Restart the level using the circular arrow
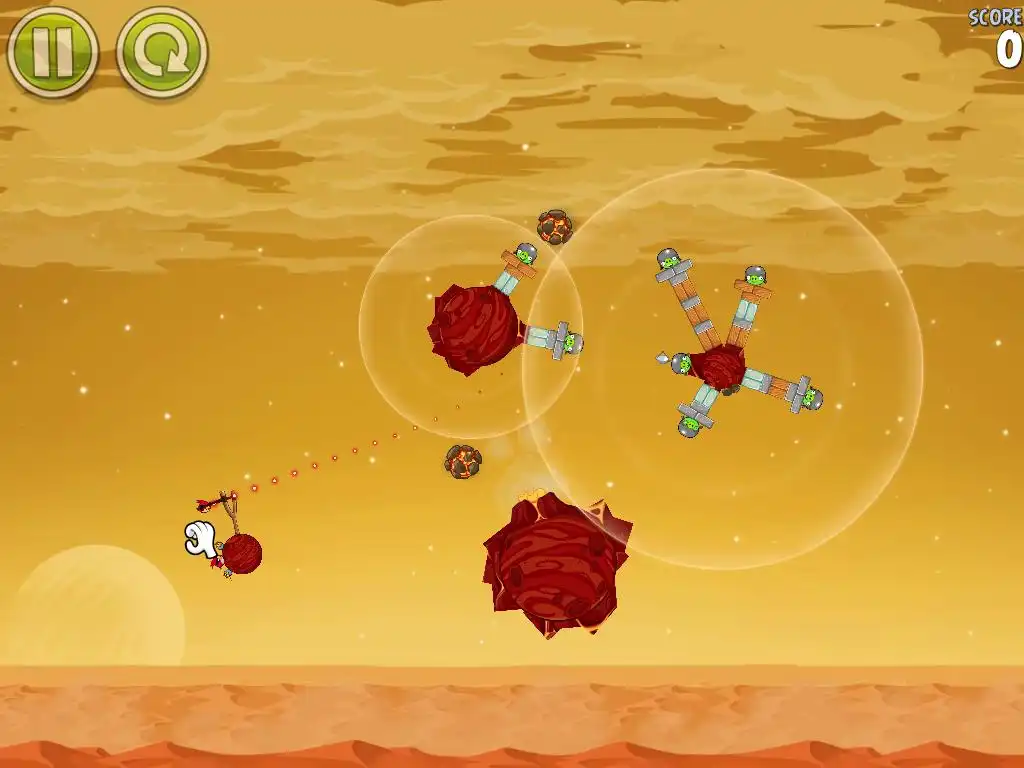Viewport: 1024px width, 768px height. (162, 51)
